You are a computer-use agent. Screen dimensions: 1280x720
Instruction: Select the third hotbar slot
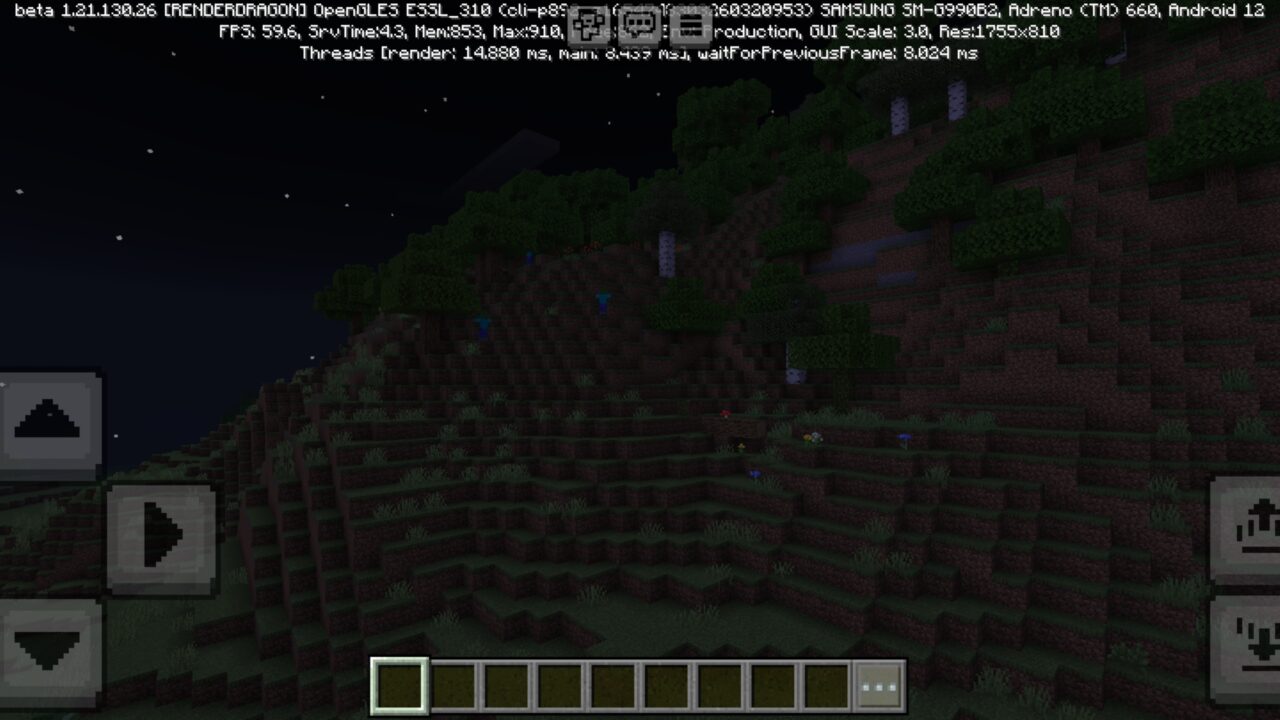coord(504,682)
